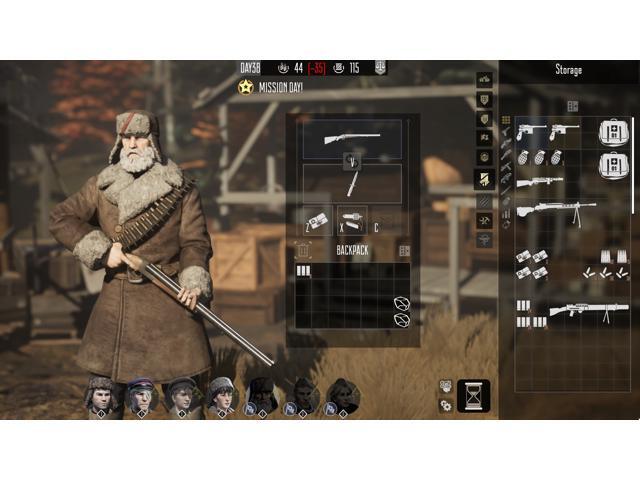
Task: Pick the rifle below the grenades
Action: tap(540, 183)
